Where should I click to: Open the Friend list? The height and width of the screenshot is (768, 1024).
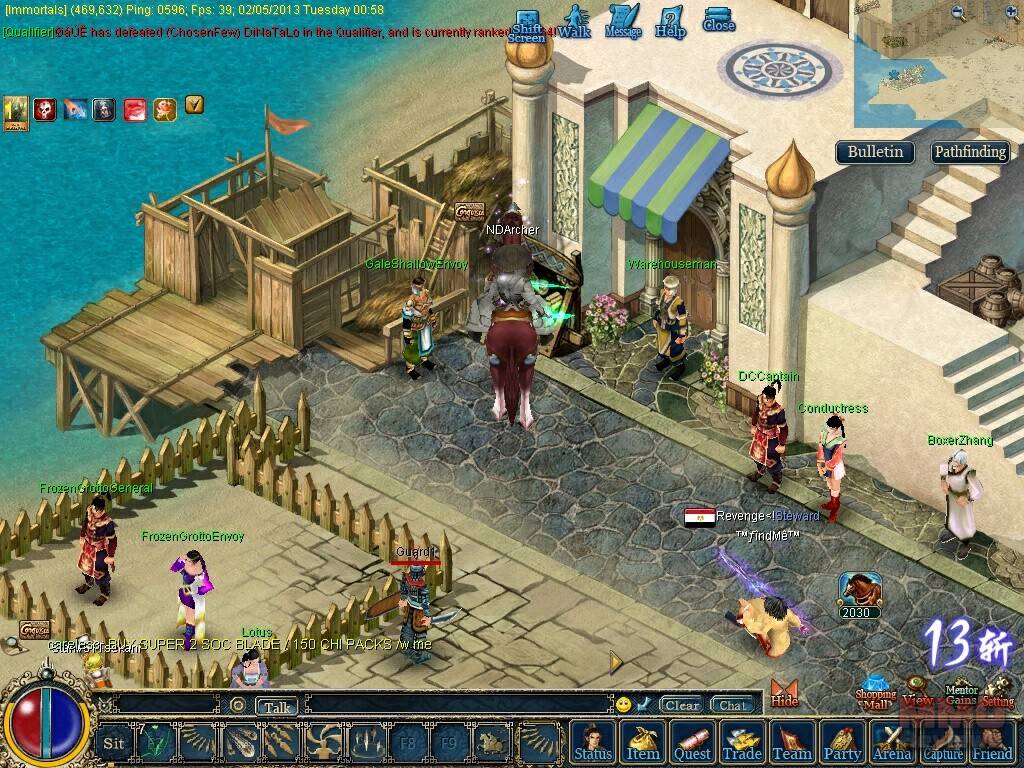(x=992, y=742)
